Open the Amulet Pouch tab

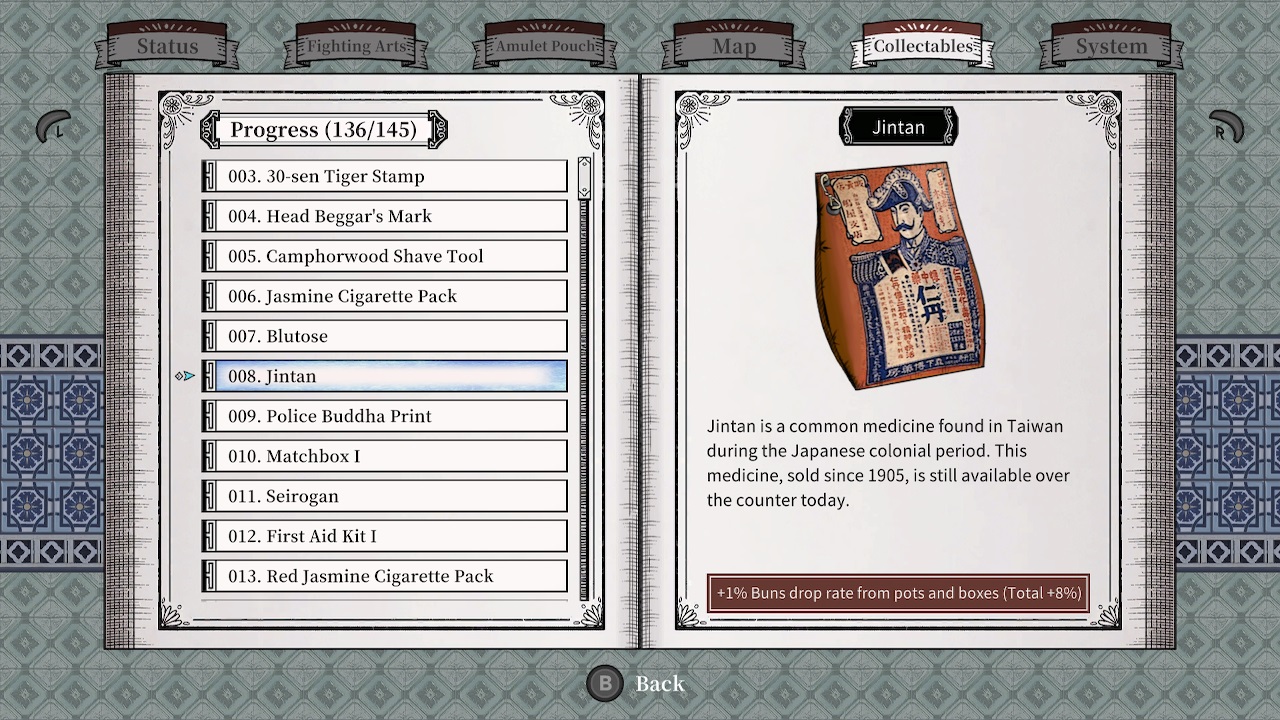click(545, 46)
